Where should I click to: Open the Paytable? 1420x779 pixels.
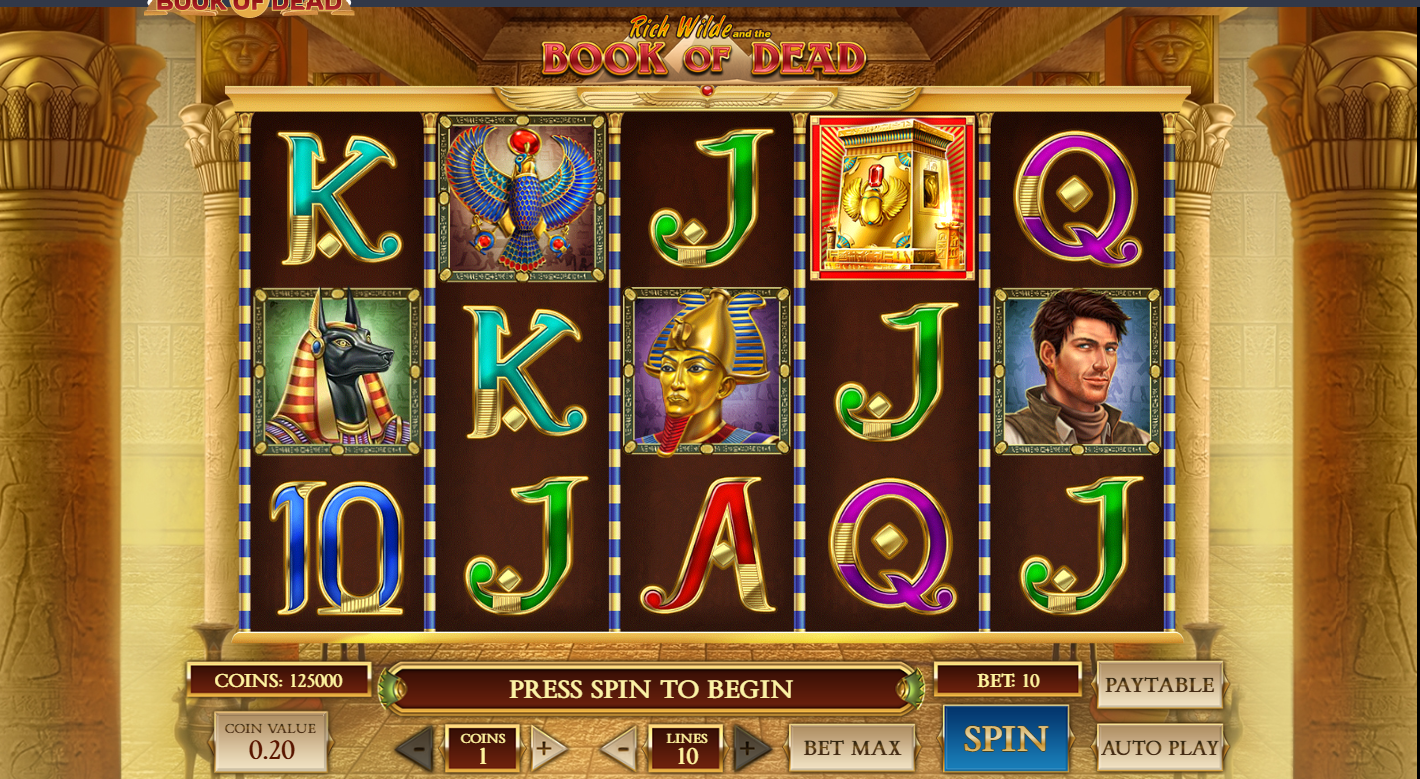pyautogui.click(x=1159, y=685)
